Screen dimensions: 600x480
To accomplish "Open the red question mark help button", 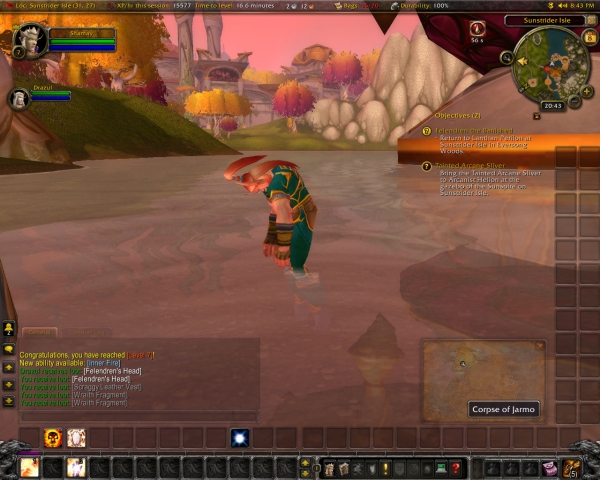I will (x=455, y=467).
